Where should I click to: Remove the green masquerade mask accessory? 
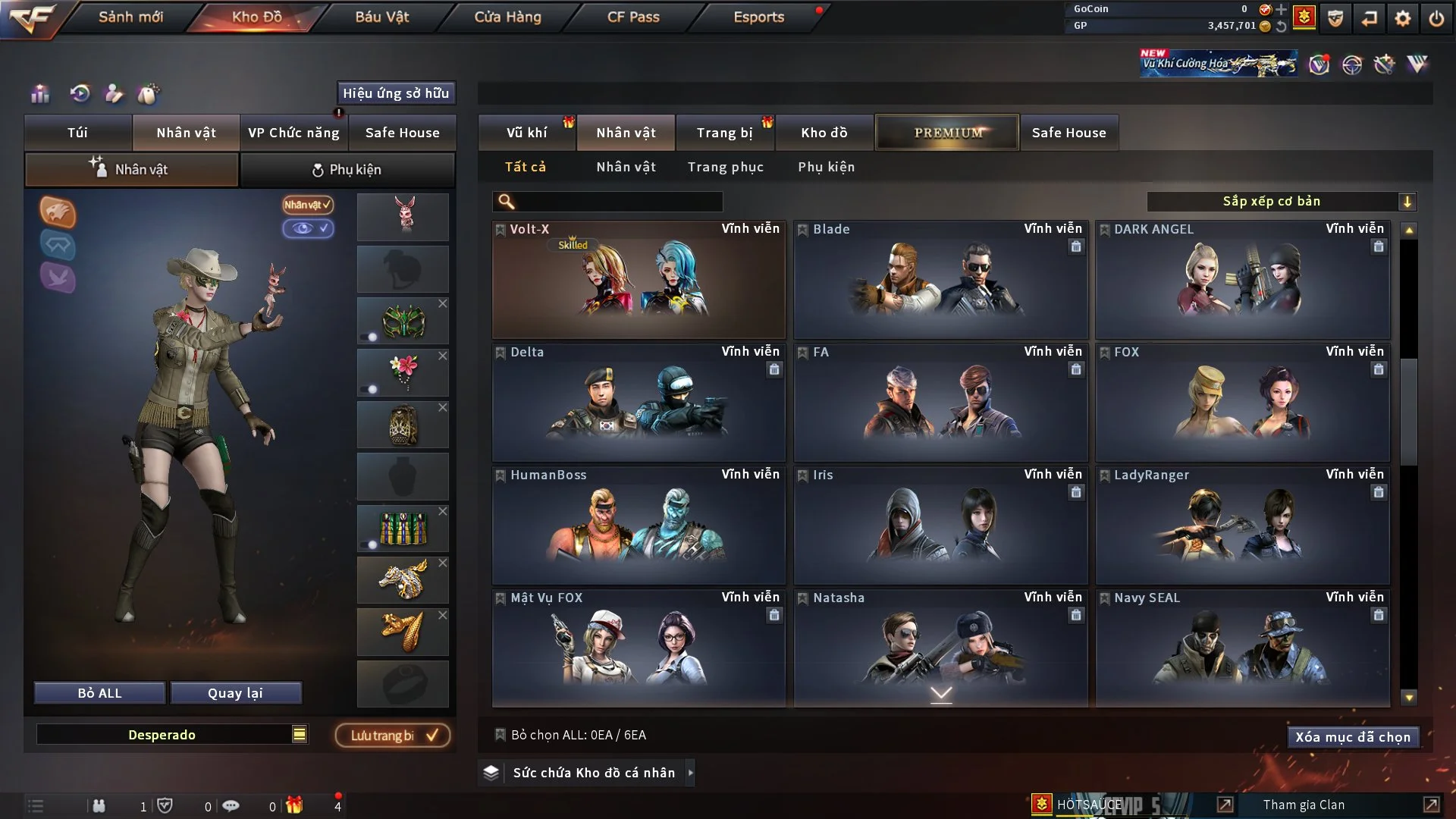click(x=443, y=303)
